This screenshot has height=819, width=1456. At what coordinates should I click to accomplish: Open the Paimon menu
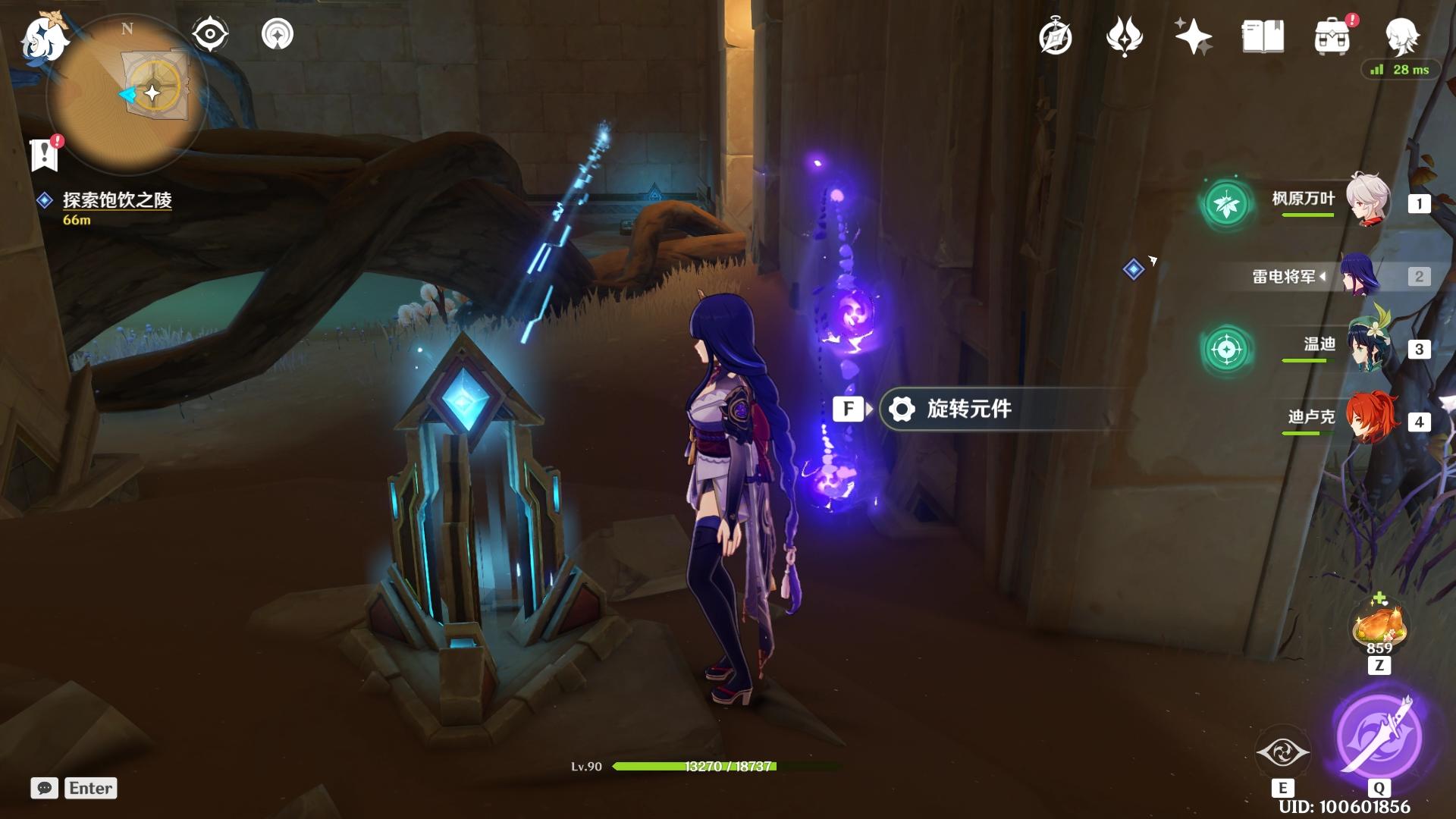44,38
